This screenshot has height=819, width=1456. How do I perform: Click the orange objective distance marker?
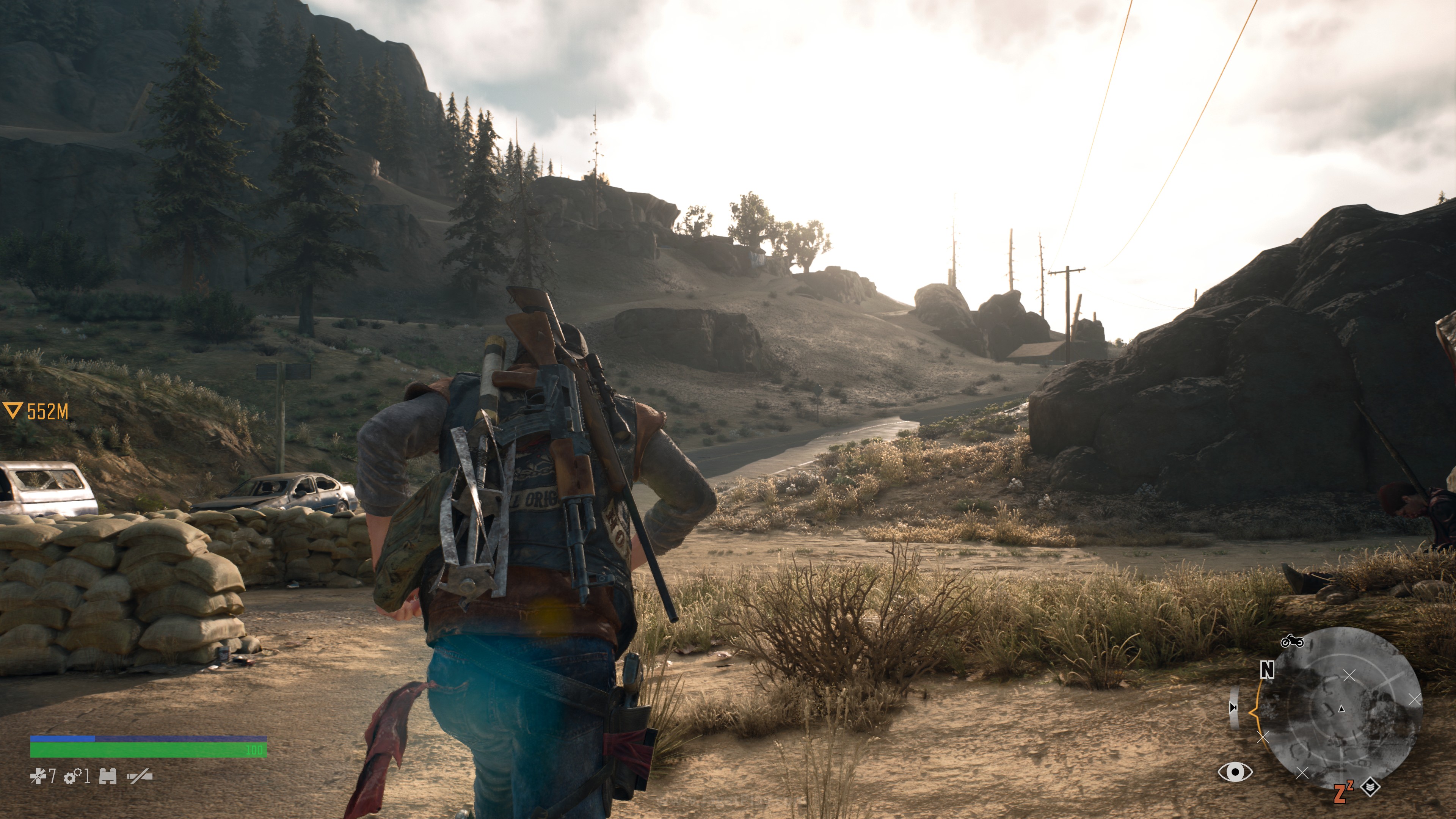[x=36, y=411]
